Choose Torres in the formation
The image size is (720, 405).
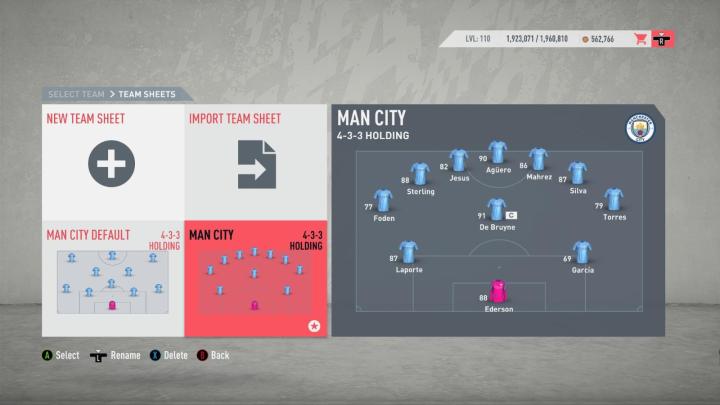[614, 200]
